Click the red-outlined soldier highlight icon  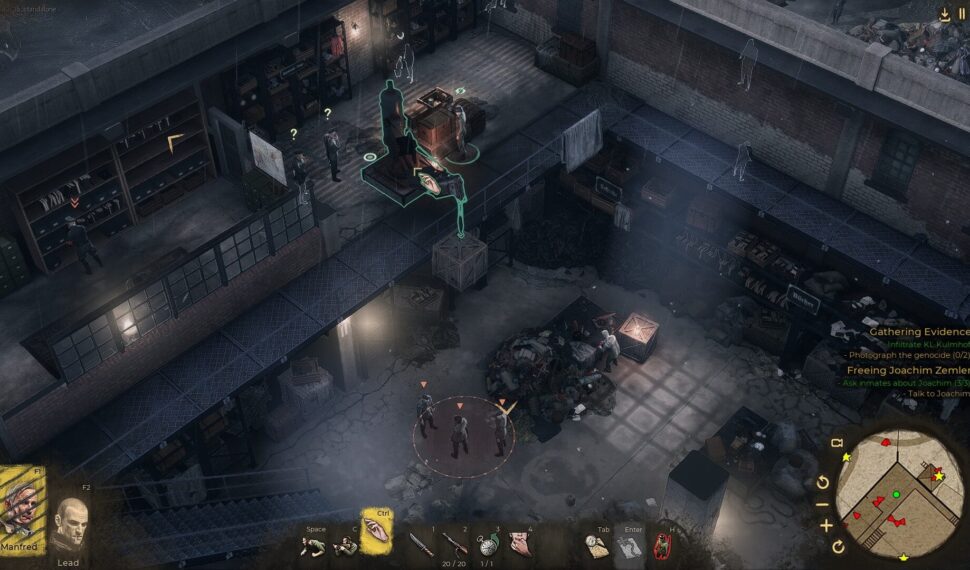[661, 546]
